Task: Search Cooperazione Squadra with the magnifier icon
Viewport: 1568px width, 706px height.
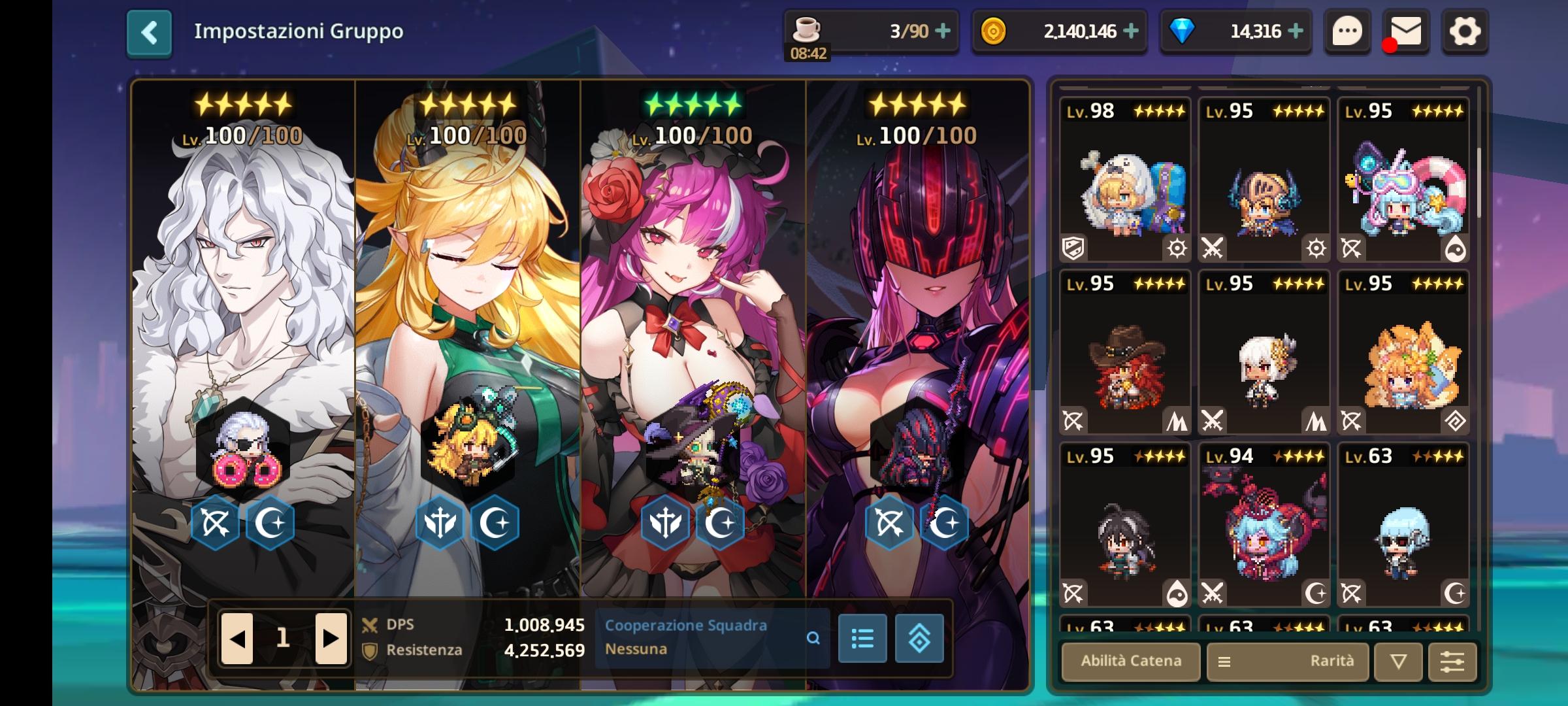Action: tap(813, 639)
